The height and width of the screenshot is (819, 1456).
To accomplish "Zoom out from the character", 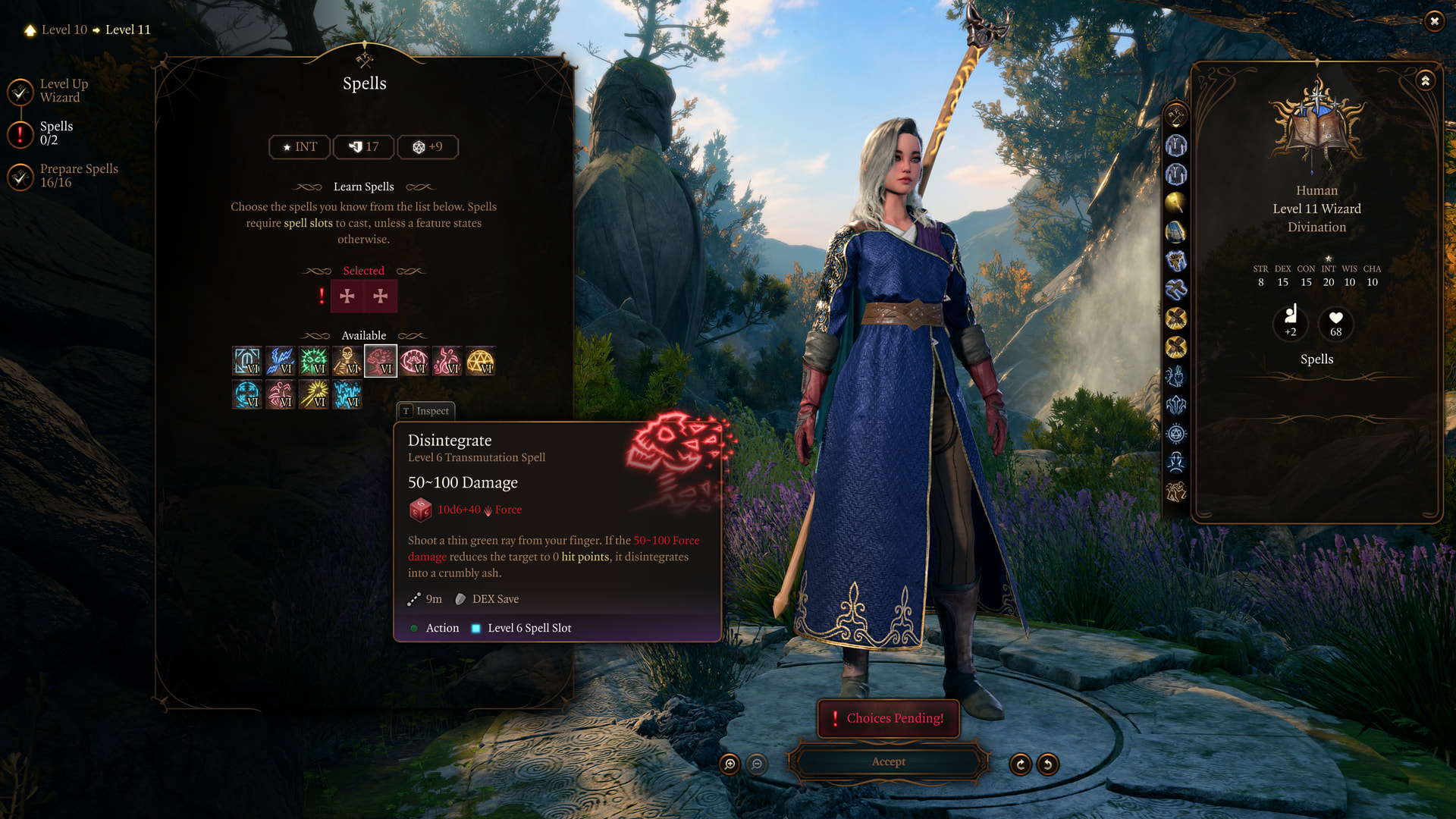I will pos(757,764).
